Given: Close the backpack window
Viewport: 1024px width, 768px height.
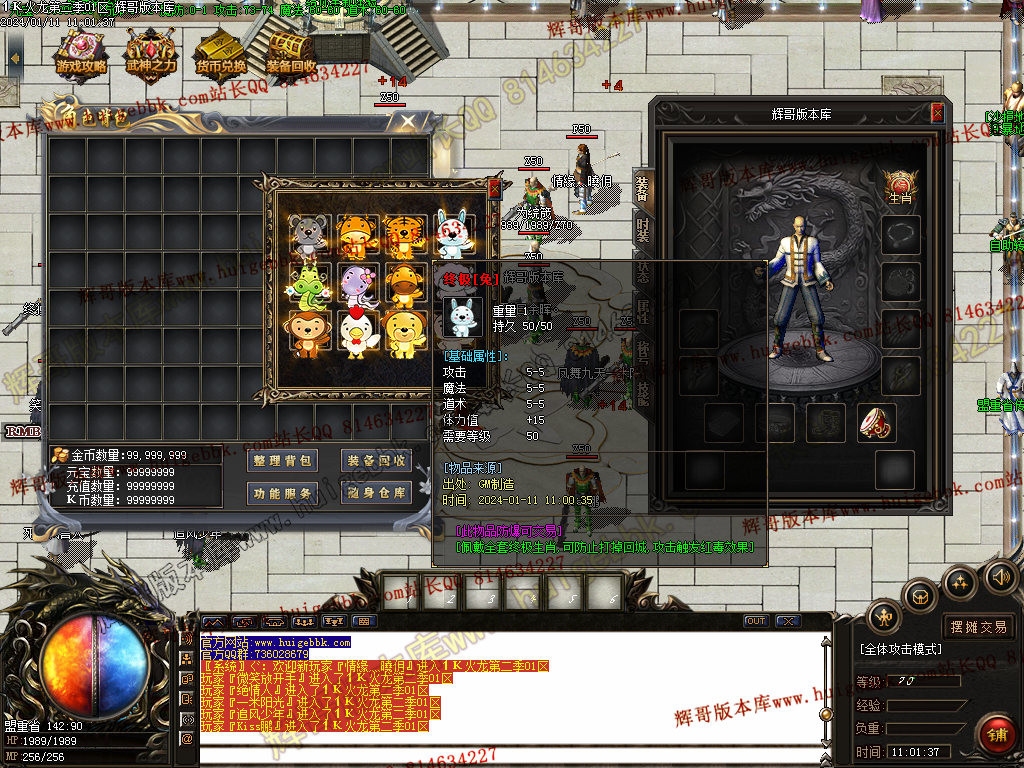Looking at the screenshot, I should pyautogui.click(x=407, y=121).
